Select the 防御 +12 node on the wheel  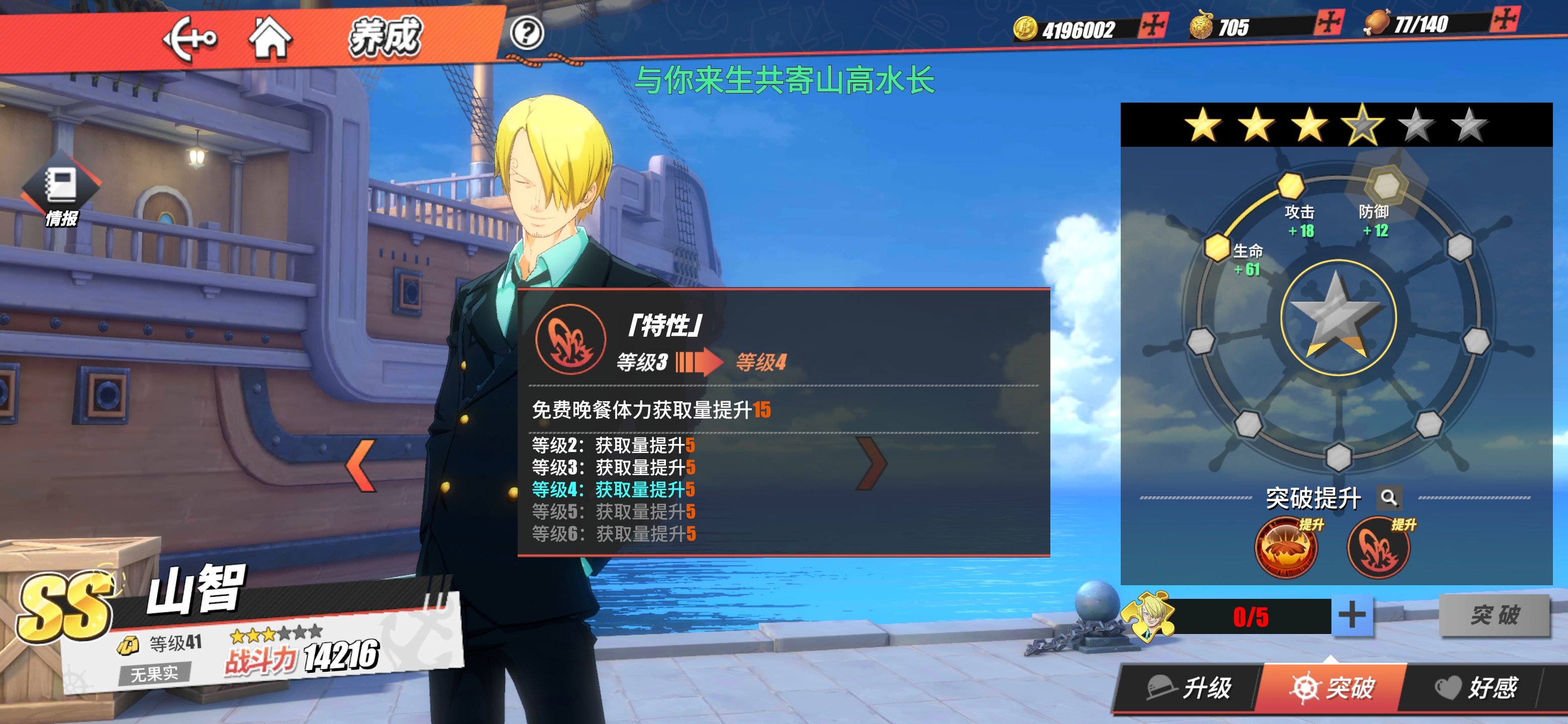click(1386, 185)
